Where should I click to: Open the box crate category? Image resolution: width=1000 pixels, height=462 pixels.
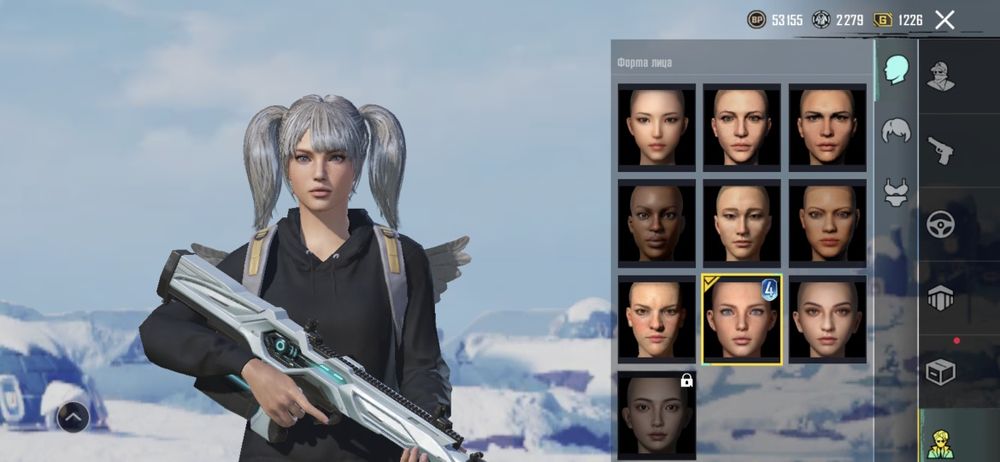click(940, 371)
